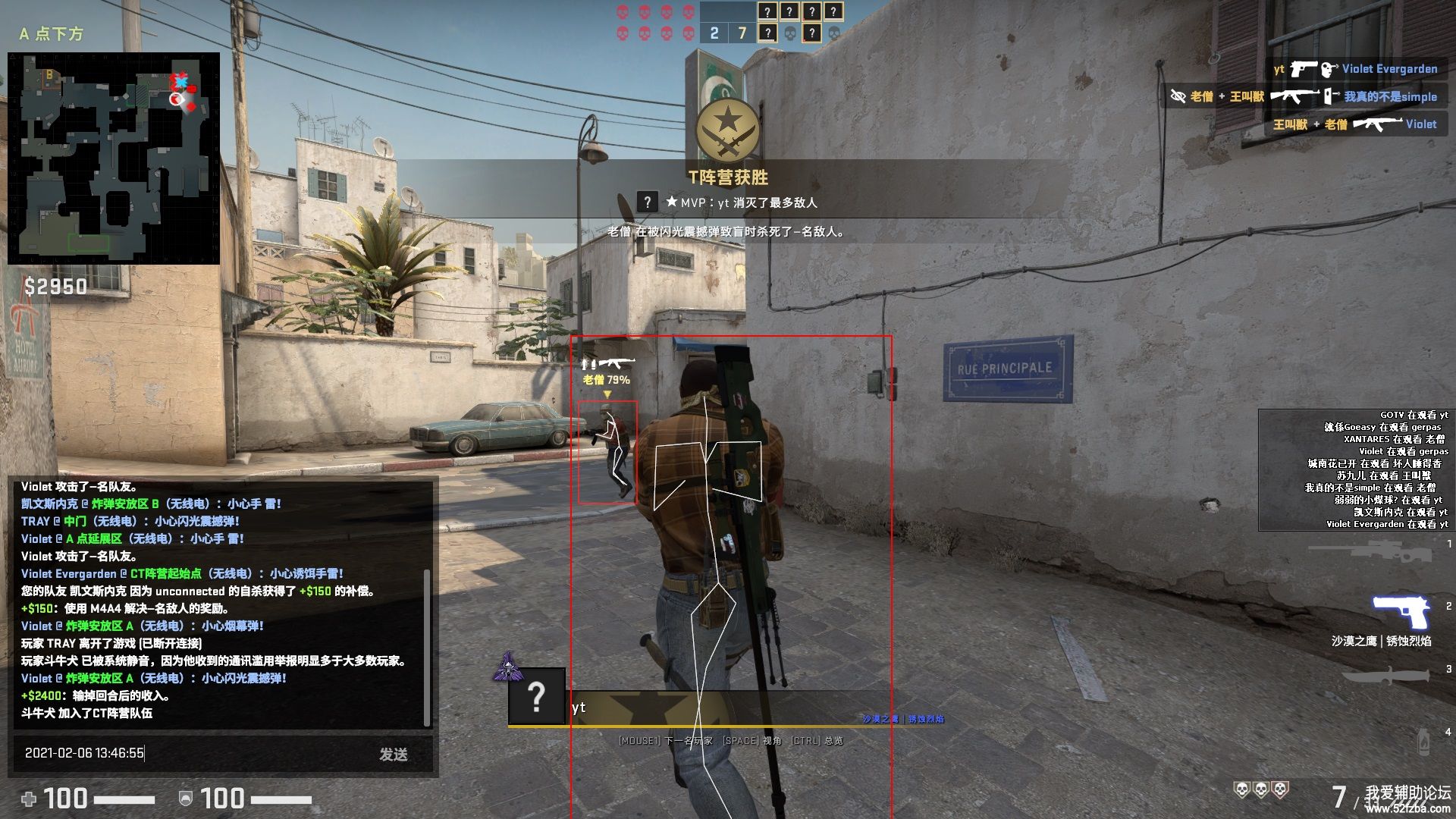Click the MVP player avatar placeholder
The image size is (1456, 819).
pyautogui.click(x=647, y=202)
